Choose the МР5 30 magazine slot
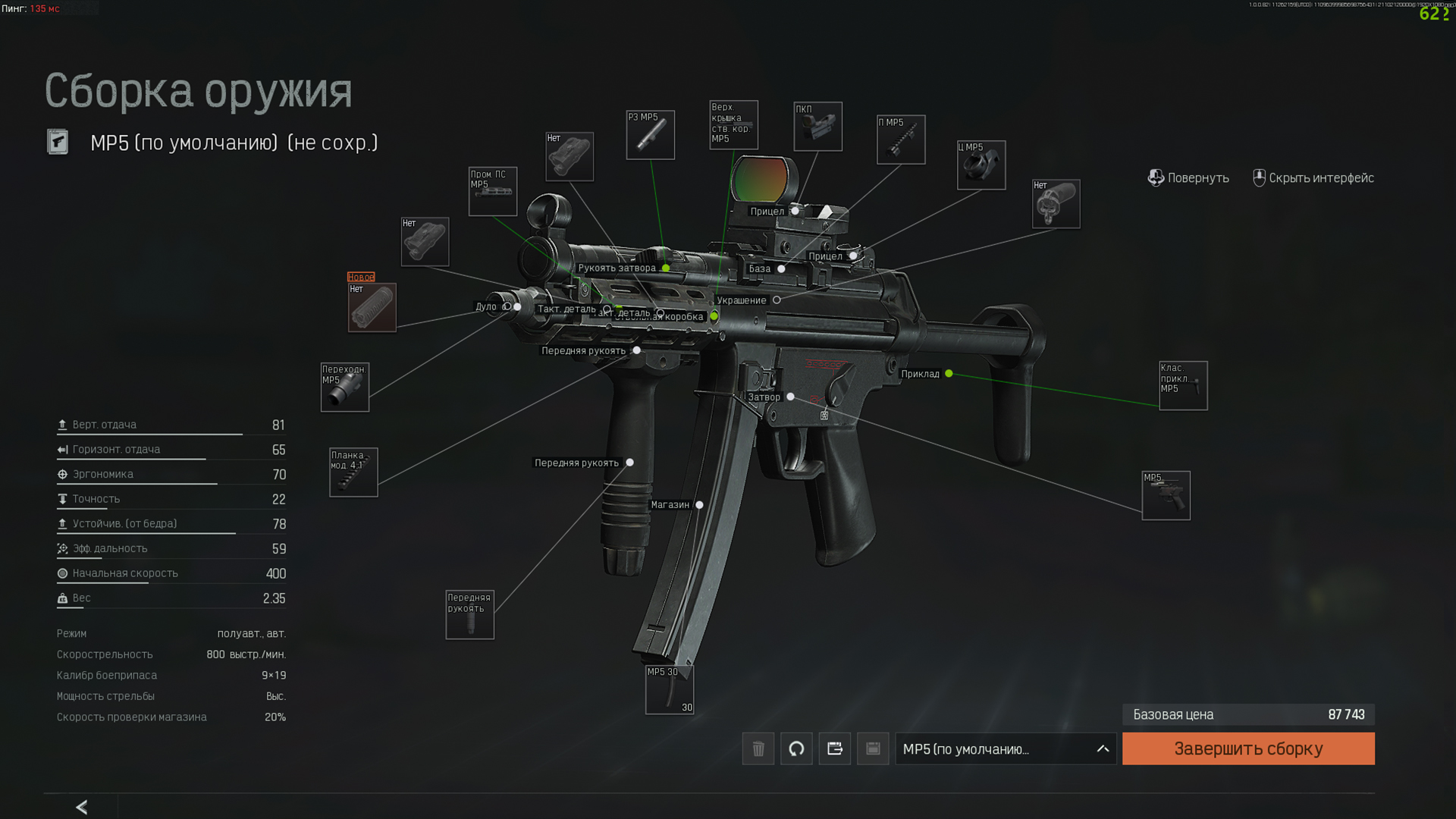The image size is (1456, 819). [x=669, y=689]
